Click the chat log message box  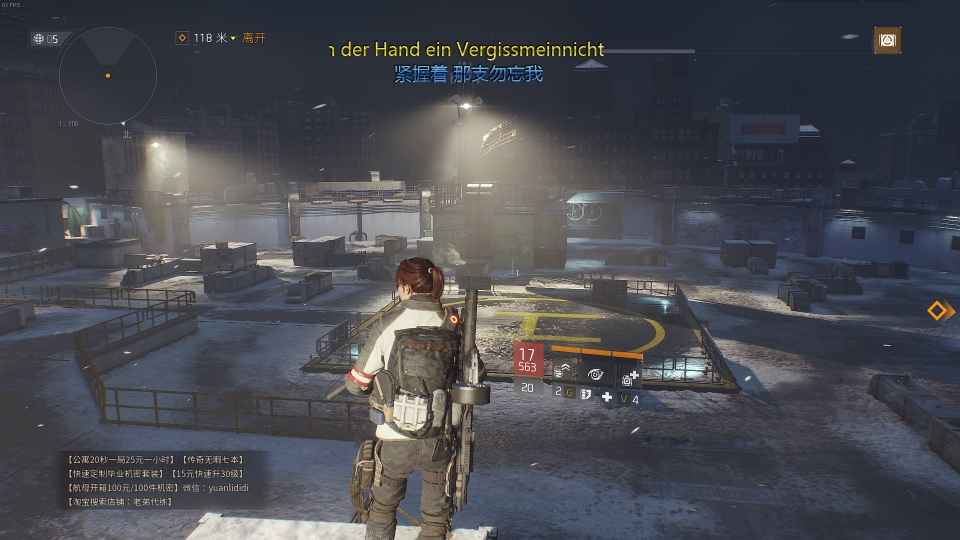click(159, 479)
